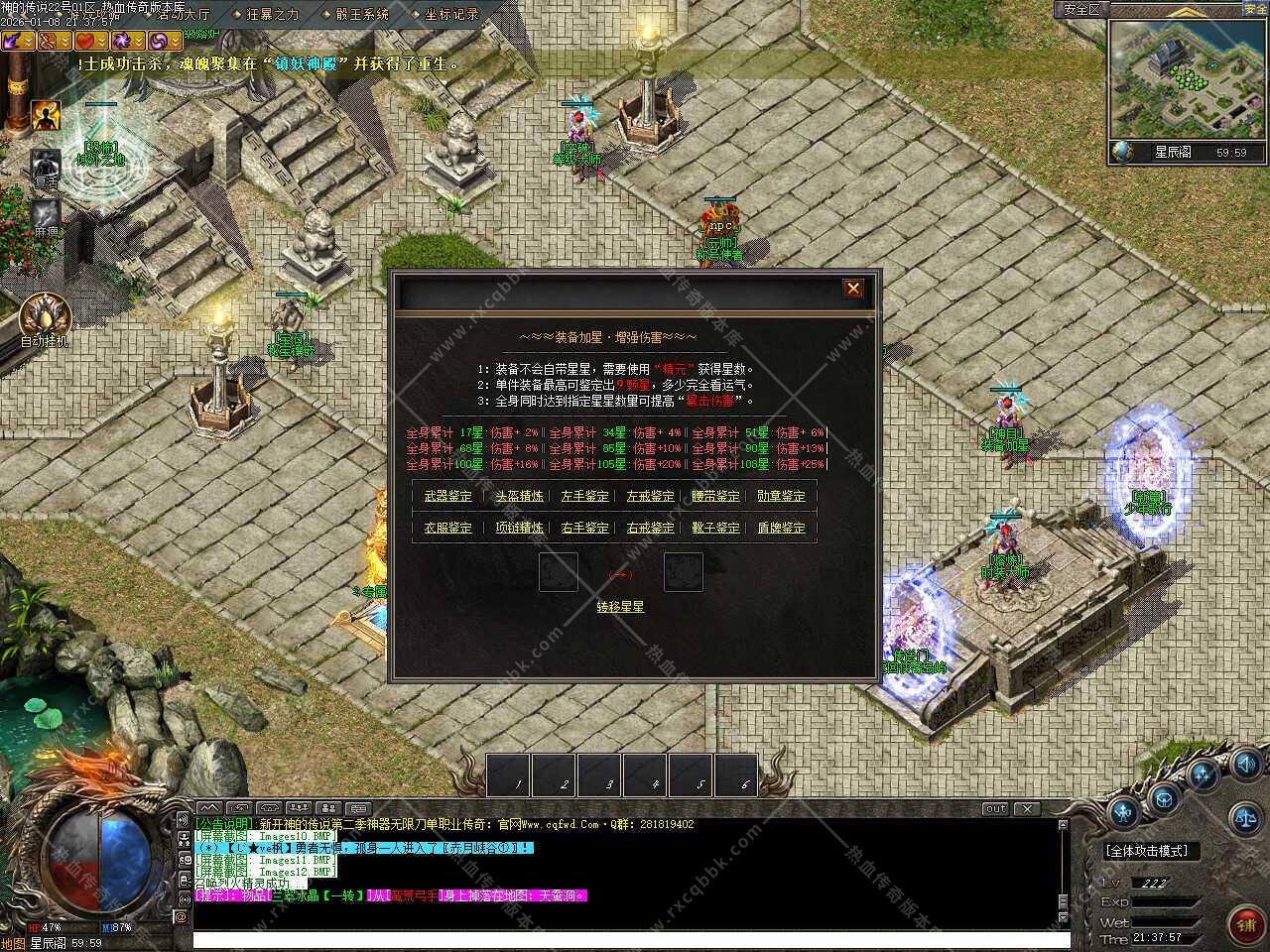This screenshot has width=1270, height=952.
Task: Open 项链精炼 necklace refining
Action: click(520, 528)
